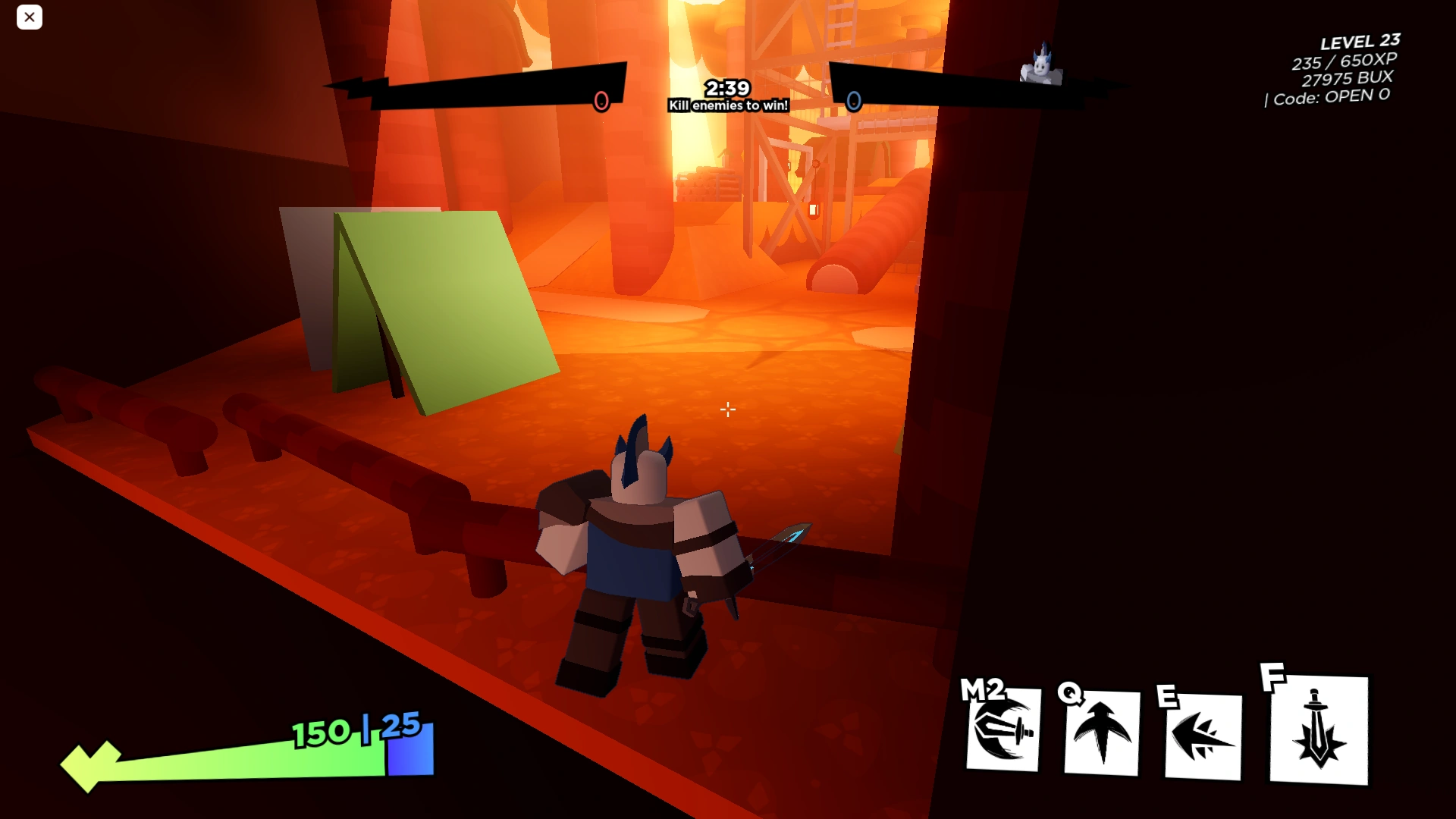Click the crosshair in the screen center

727,409
